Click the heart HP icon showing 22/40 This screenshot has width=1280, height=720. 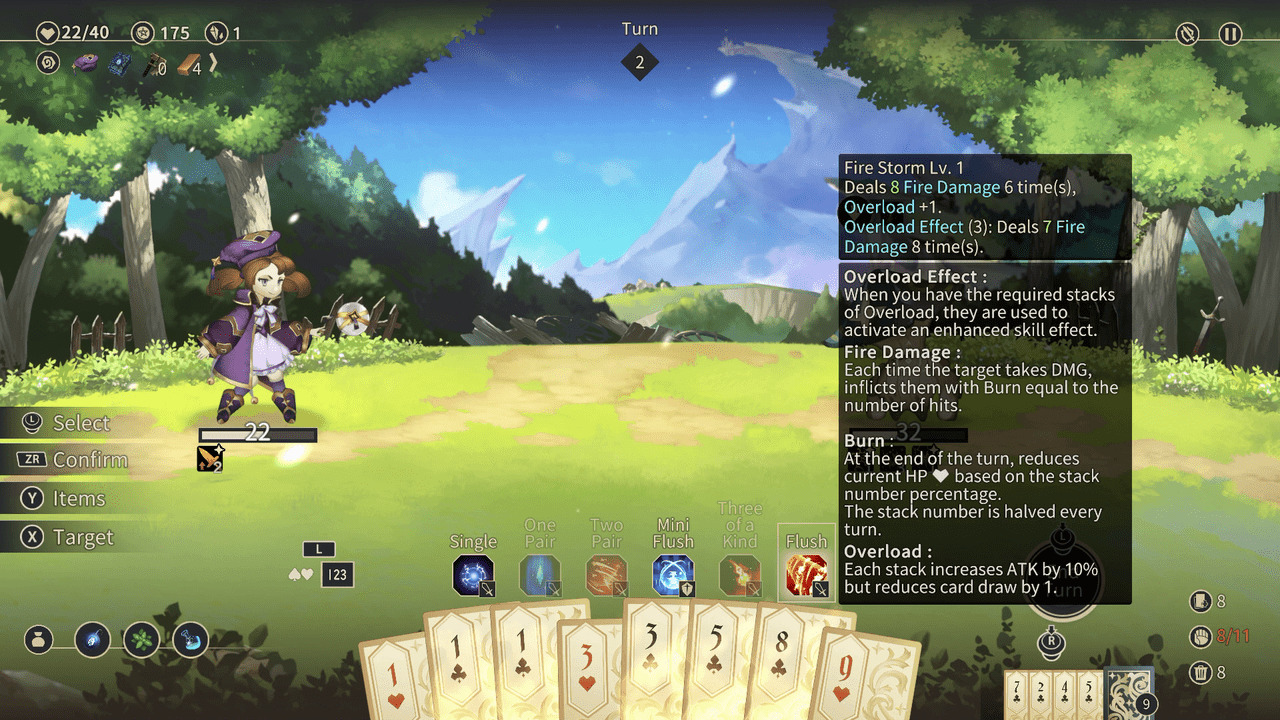point(47,32)
